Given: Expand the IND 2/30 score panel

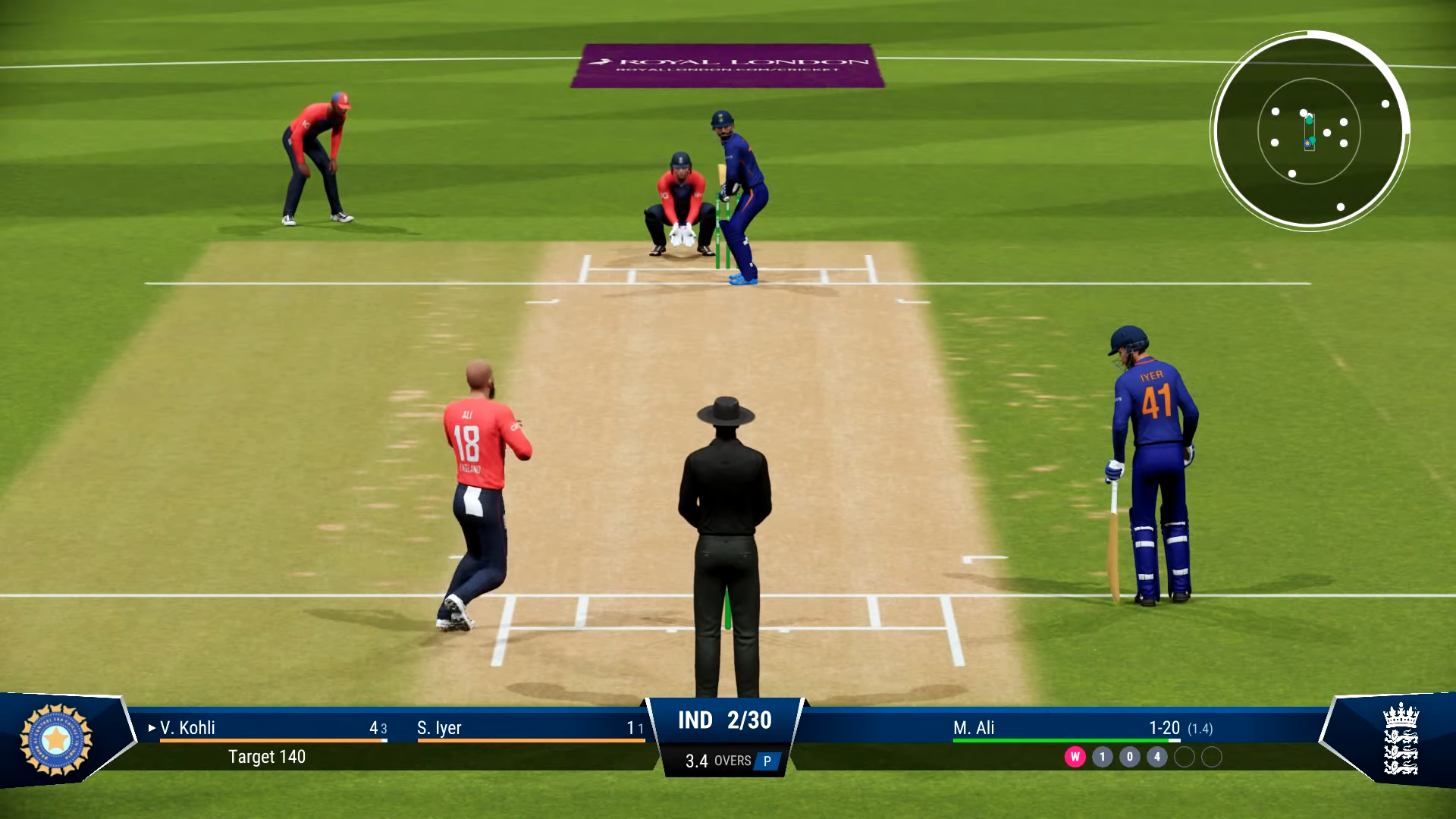Looking at the screenshot, I should tap(726, 720).
